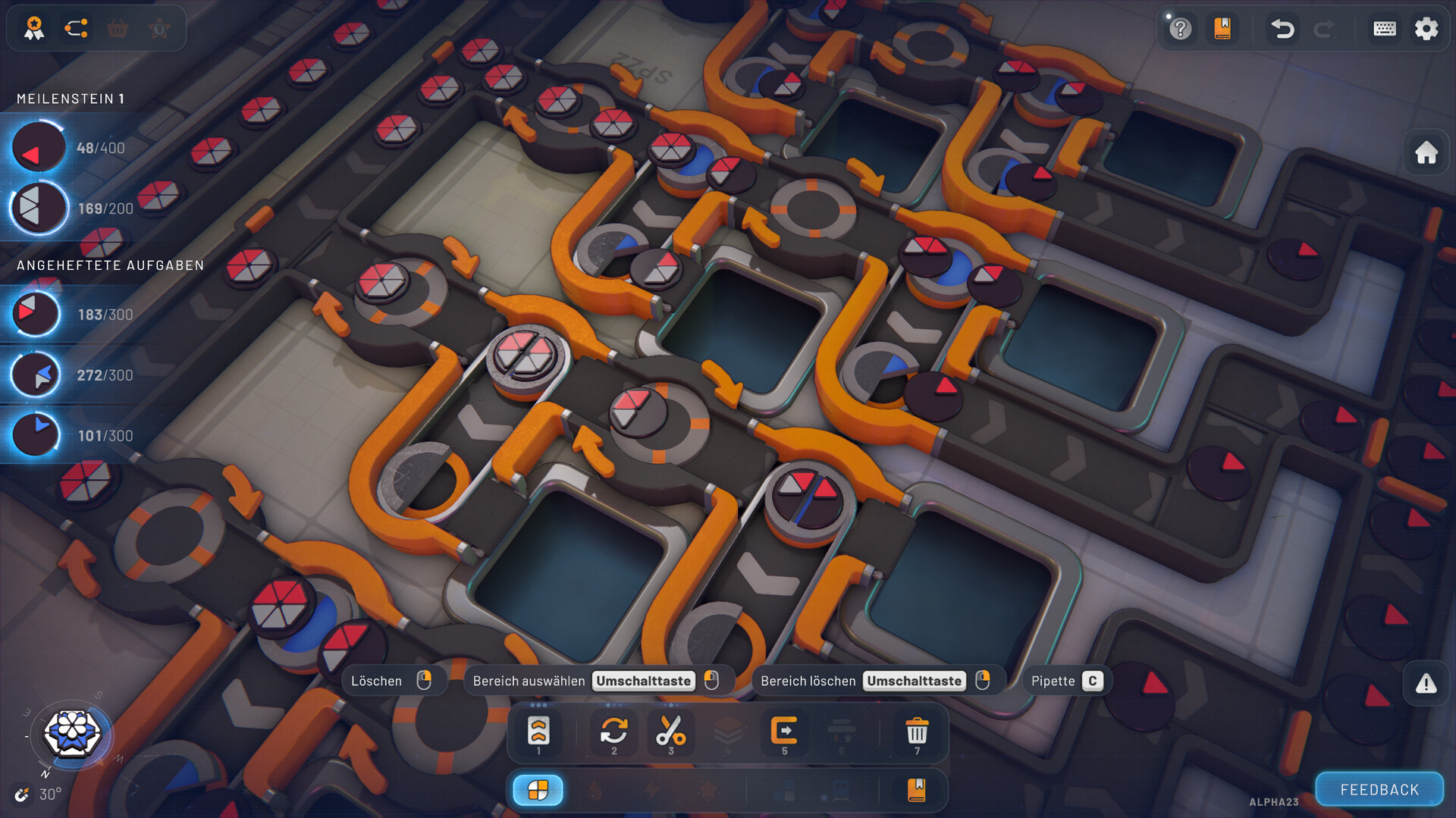The height and width of the screenshot is (818, 1456).
Task: Open the settings gear menu
Action: (1426, 29)
